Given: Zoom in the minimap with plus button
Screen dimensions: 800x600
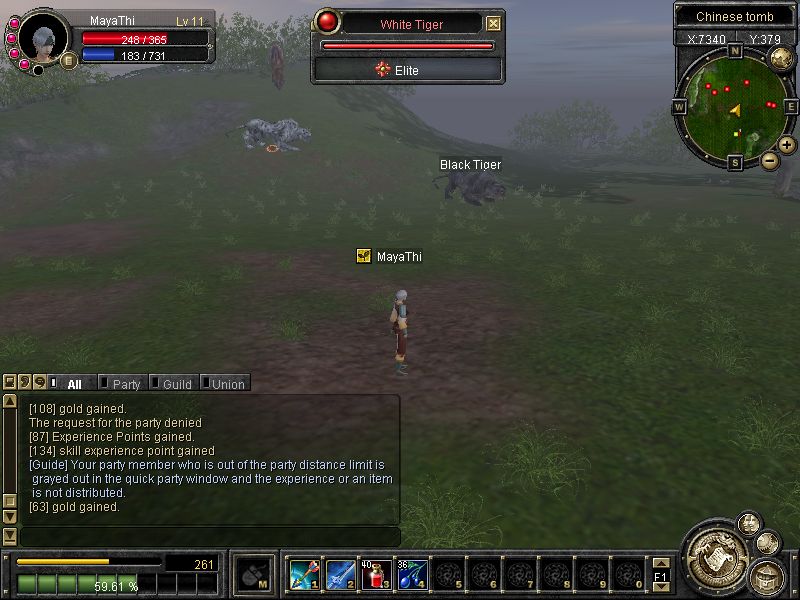Looking at the screenshot, I should point(788,145).
